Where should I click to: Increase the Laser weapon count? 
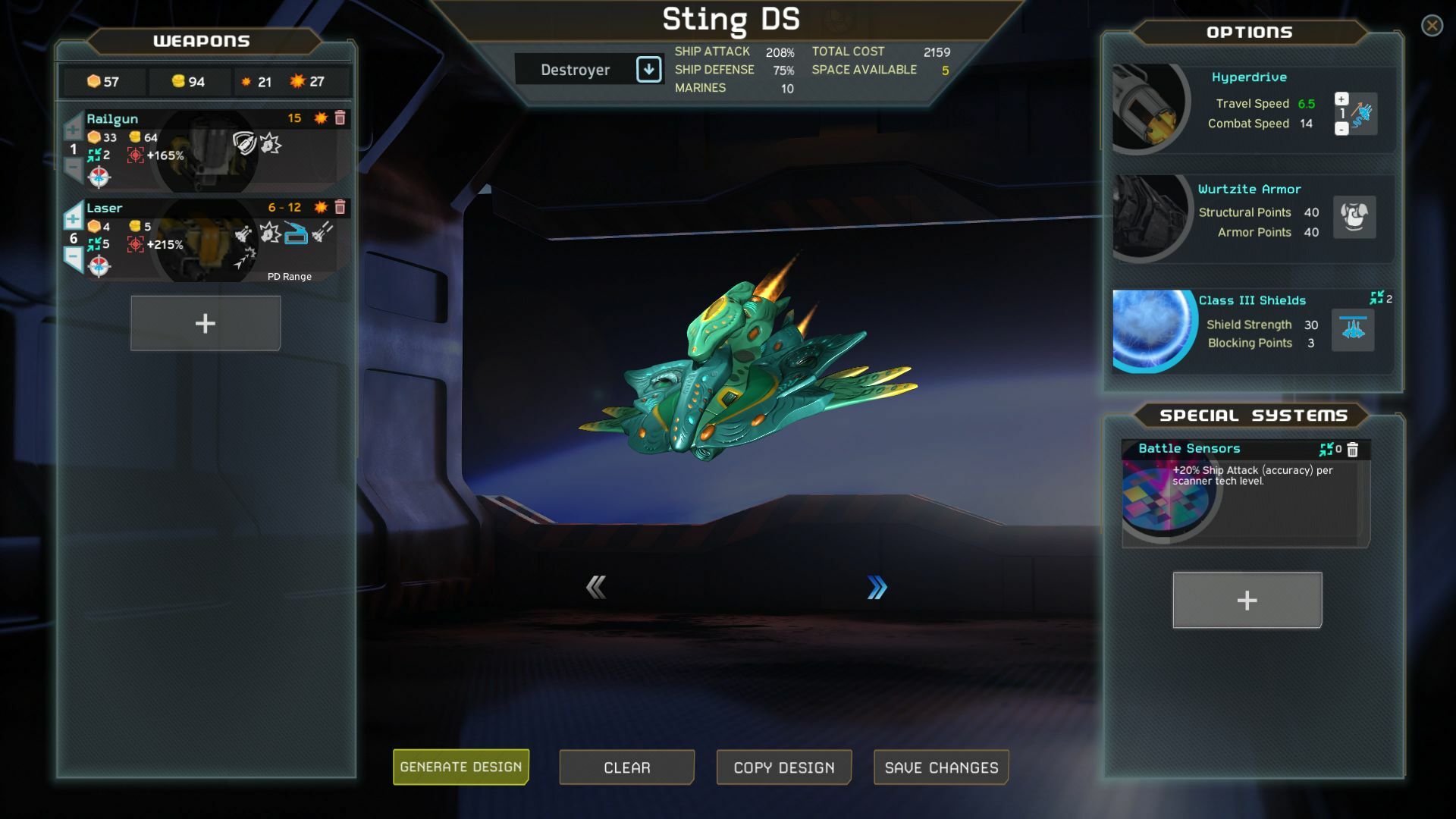[x=73, y=218]
